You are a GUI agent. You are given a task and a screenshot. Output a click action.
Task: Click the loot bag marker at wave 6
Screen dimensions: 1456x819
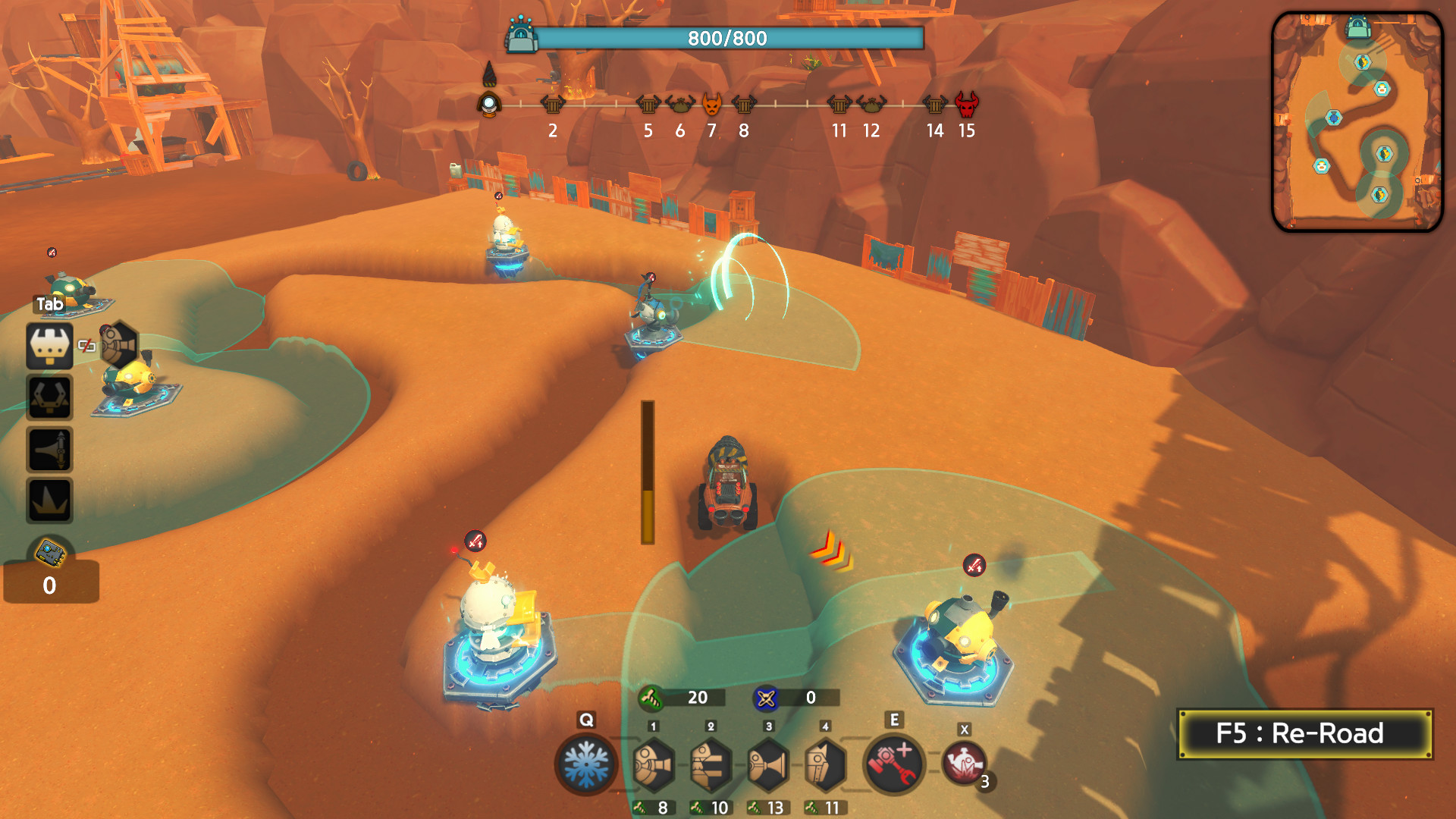click(679, 103)
